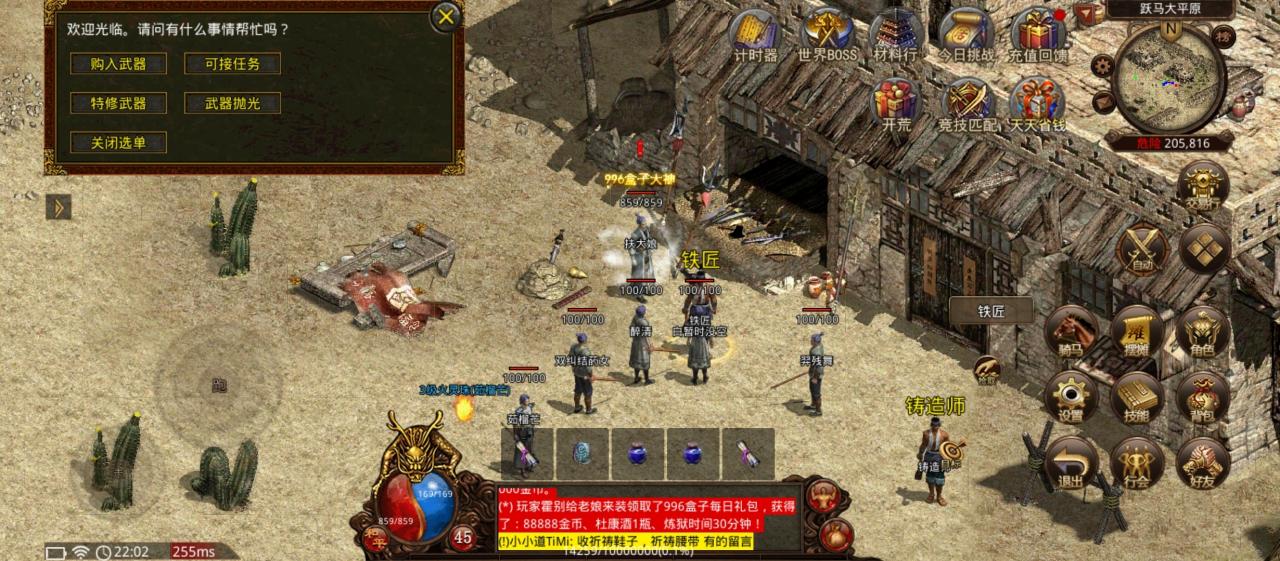The height and width of the screenshot is (561, 1280).
Task: Select 武器抛光 in the dialog
Action: 232,103
